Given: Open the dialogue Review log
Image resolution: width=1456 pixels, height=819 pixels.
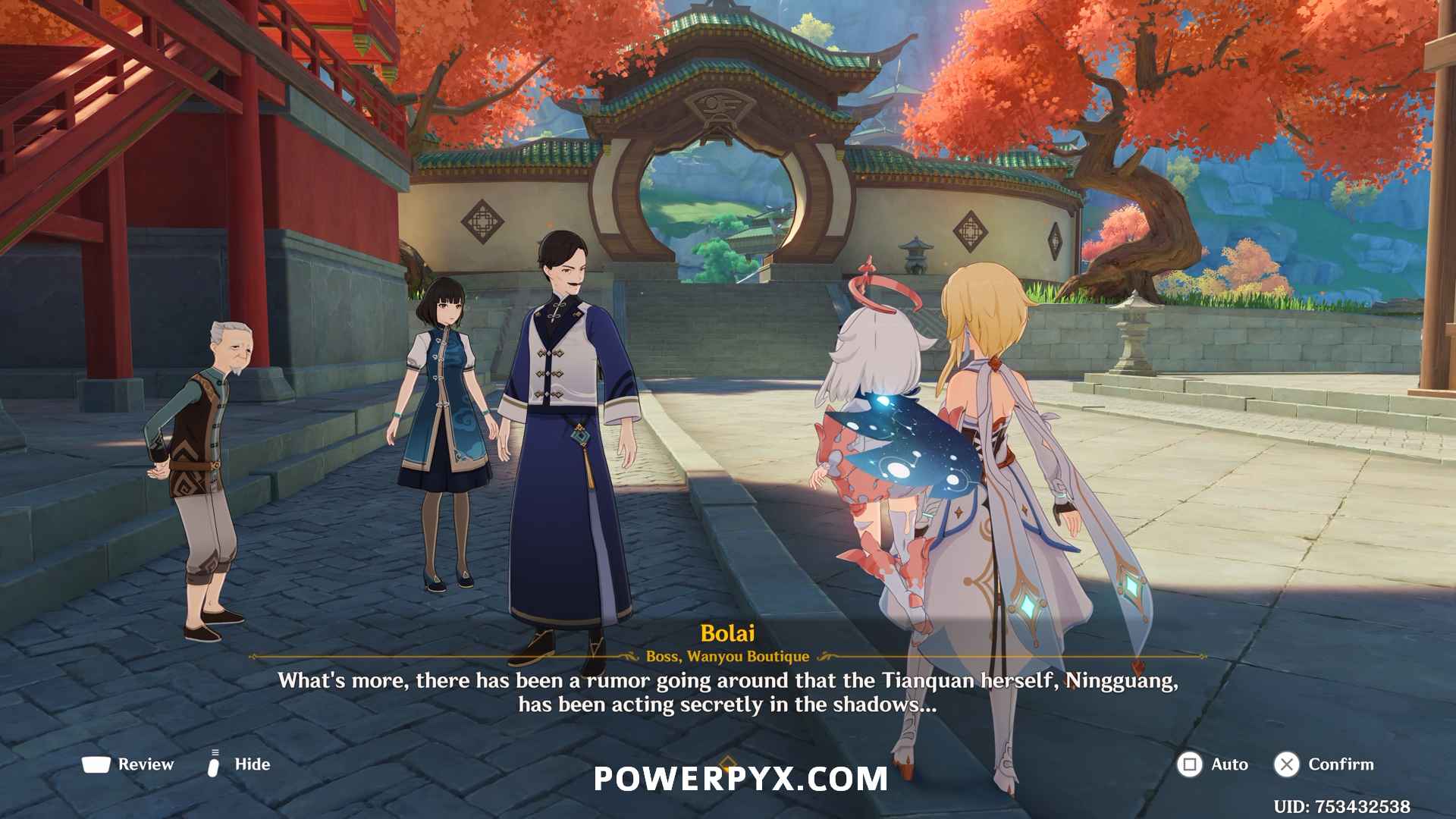Looking at the screenshot, I should click(x=128, y=764).
